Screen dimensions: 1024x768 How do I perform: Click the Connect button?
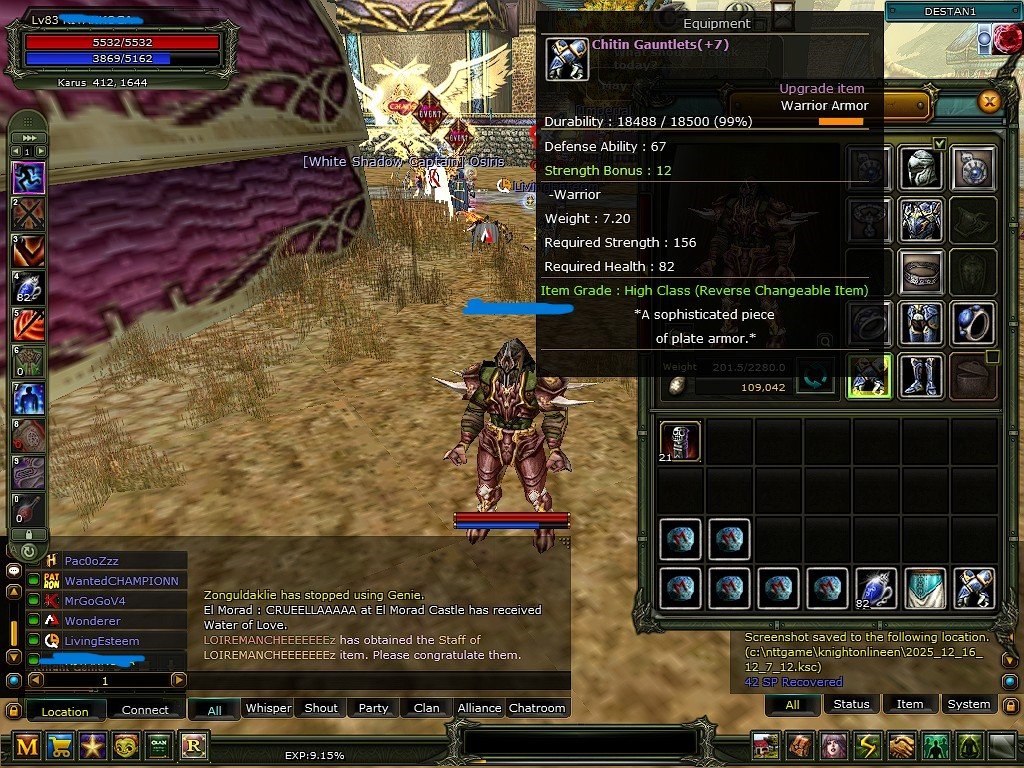coord(145,710)
